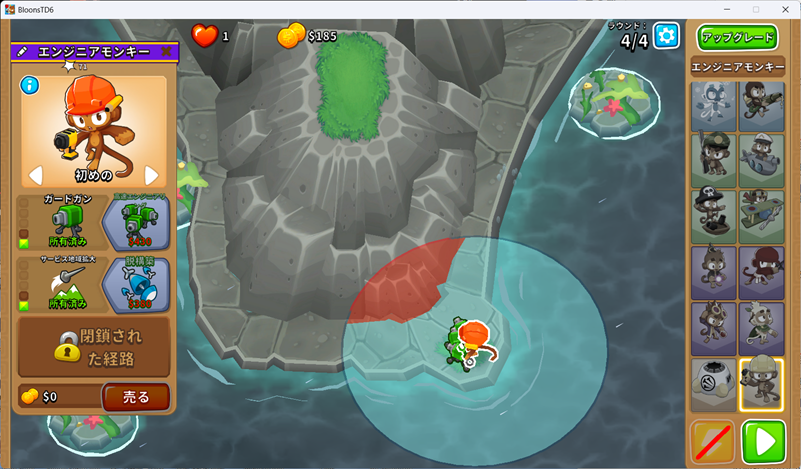Choose the Monkey Ace plane tower
This screenshot has width=801, height=469.
coord(761,216)
